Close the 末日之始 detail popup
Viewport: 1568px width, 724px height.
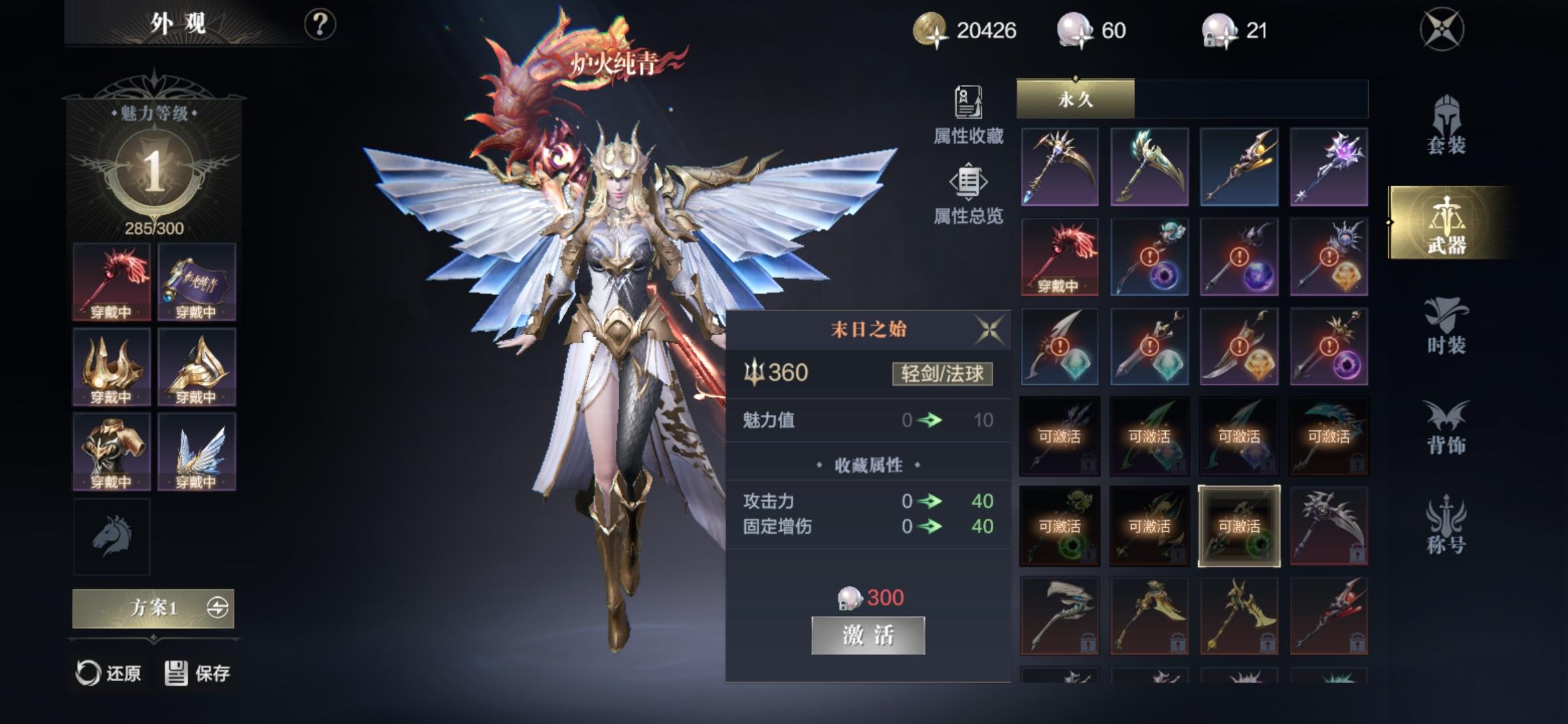(990, 330)
